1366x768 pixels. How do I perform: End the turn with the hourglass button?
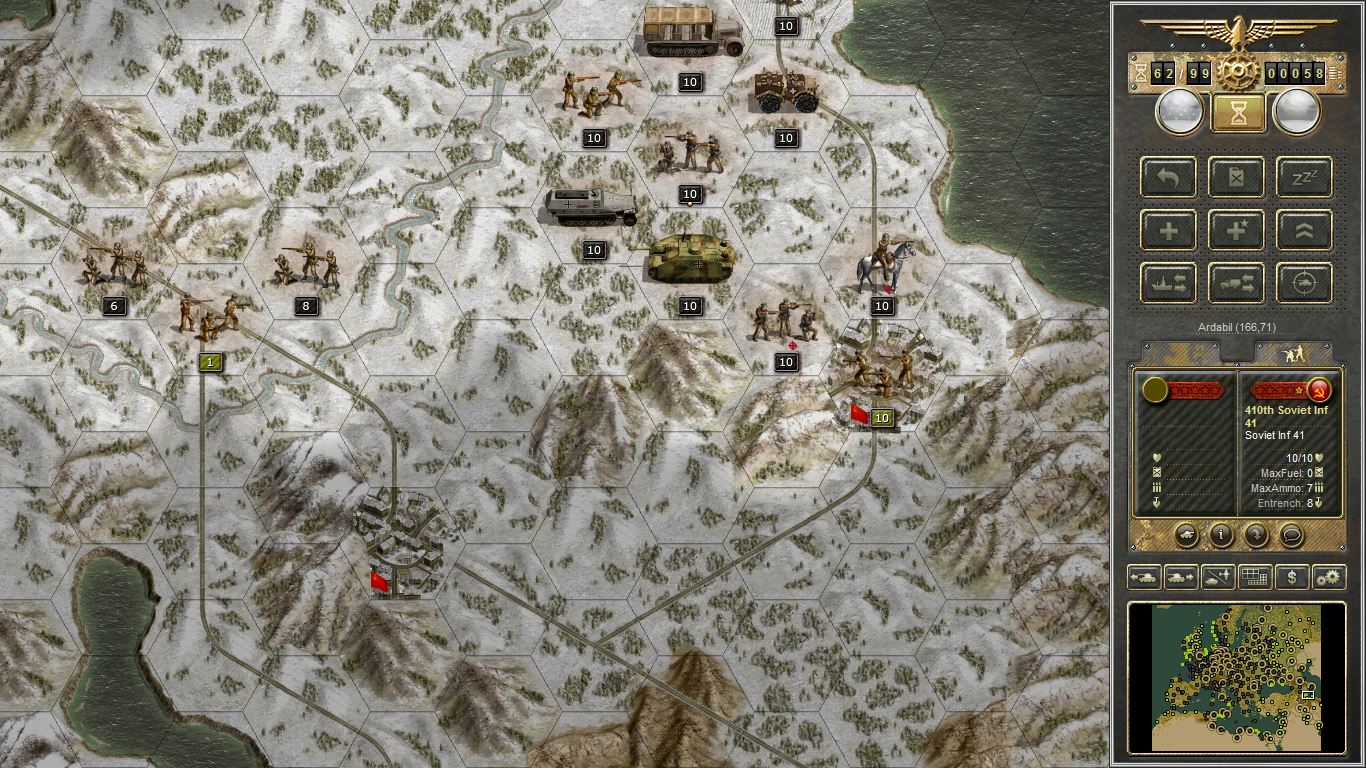tap(1237, 113)
